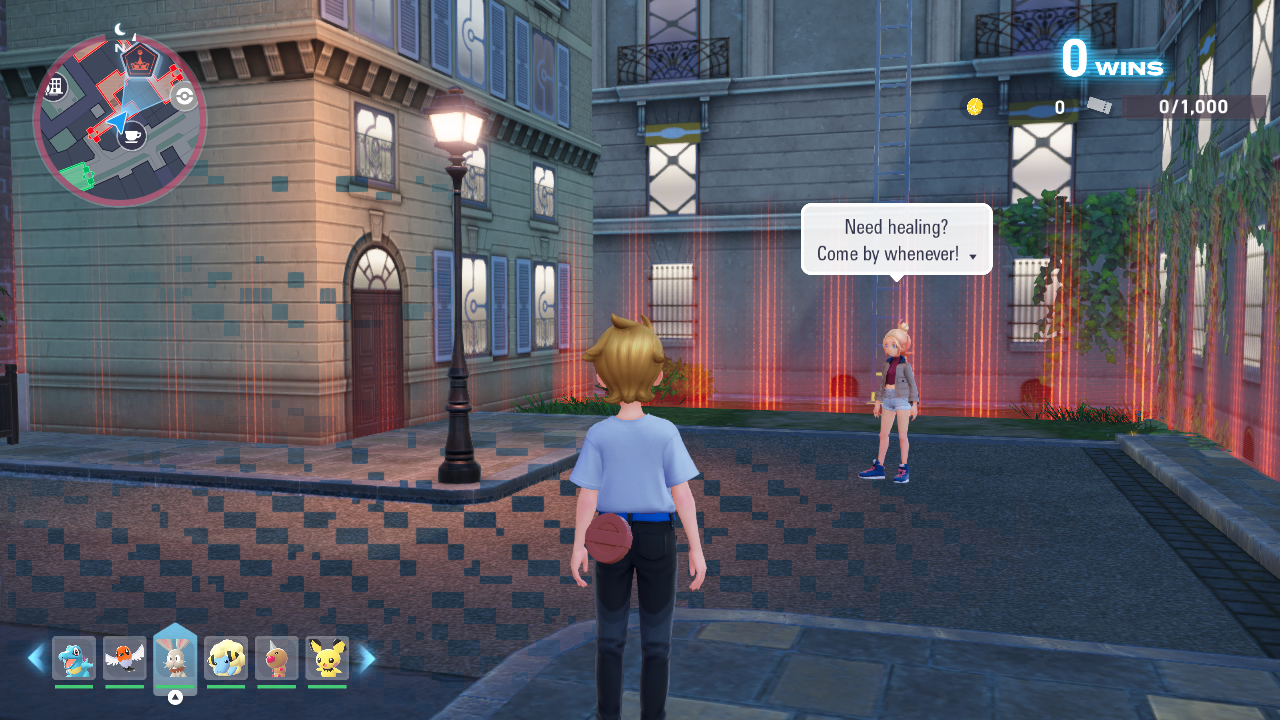Click the café cup marker on the minimap
The image size is (1280, 720).
[132, 135]
